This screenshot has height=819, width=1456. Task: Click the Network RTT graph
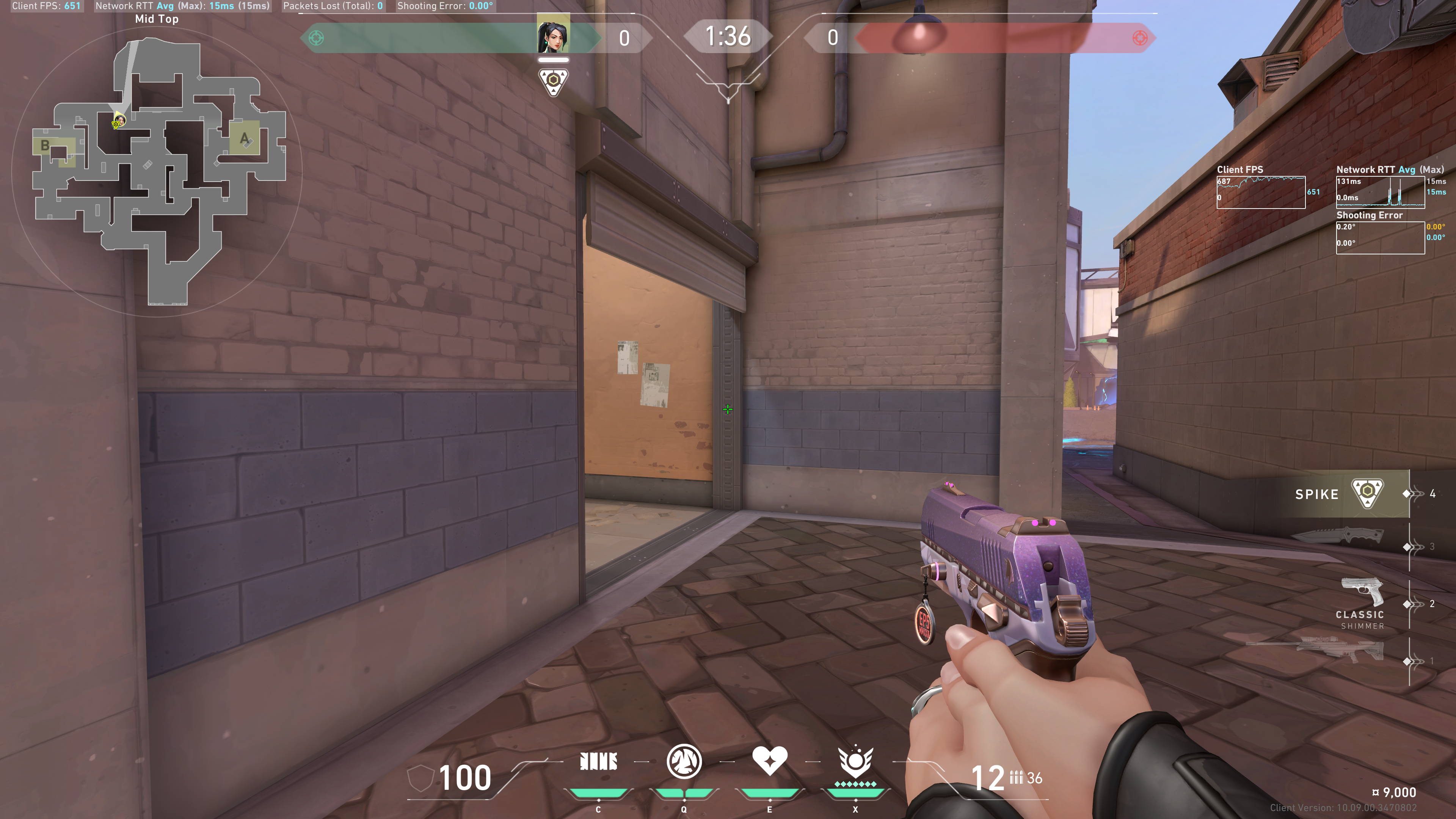(1380, 192)
